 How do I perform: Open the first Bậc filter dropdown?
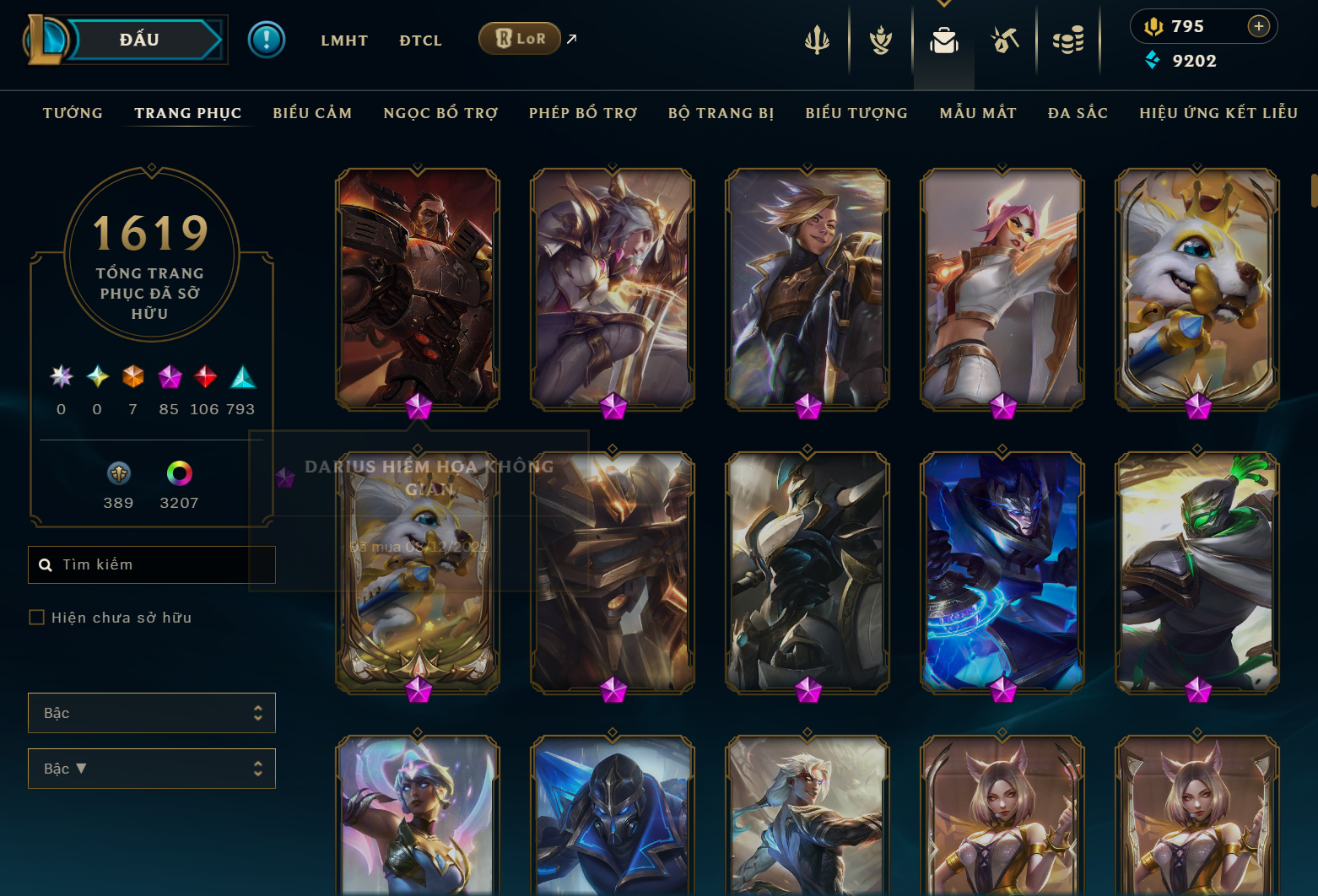point(152,713)
